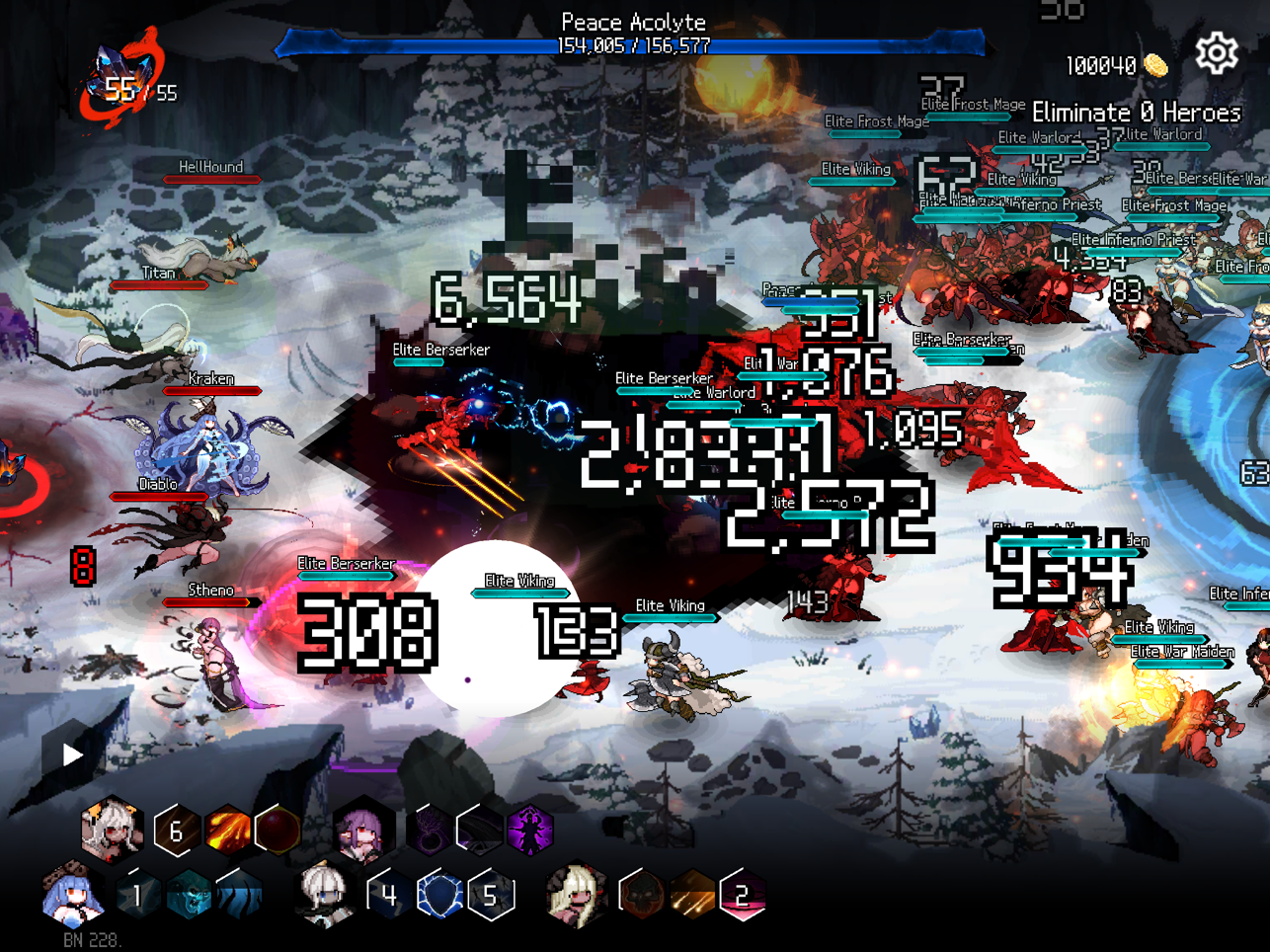1270x952 pixels.
Task: Use the orange skull skill
Action: pyautogui.click(x=641, y=896)
